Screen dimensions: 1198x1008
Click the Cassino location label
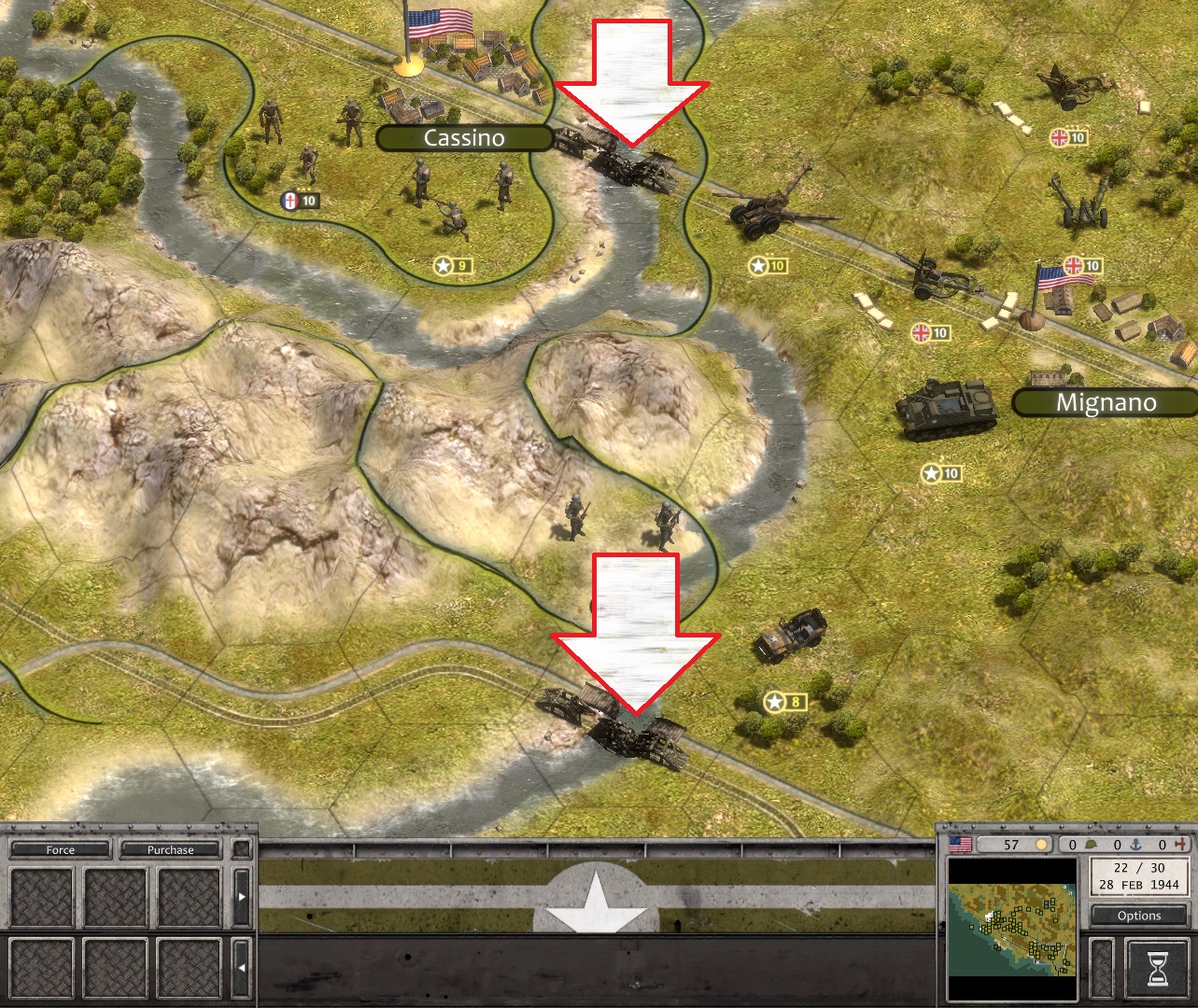coord(464,138)
